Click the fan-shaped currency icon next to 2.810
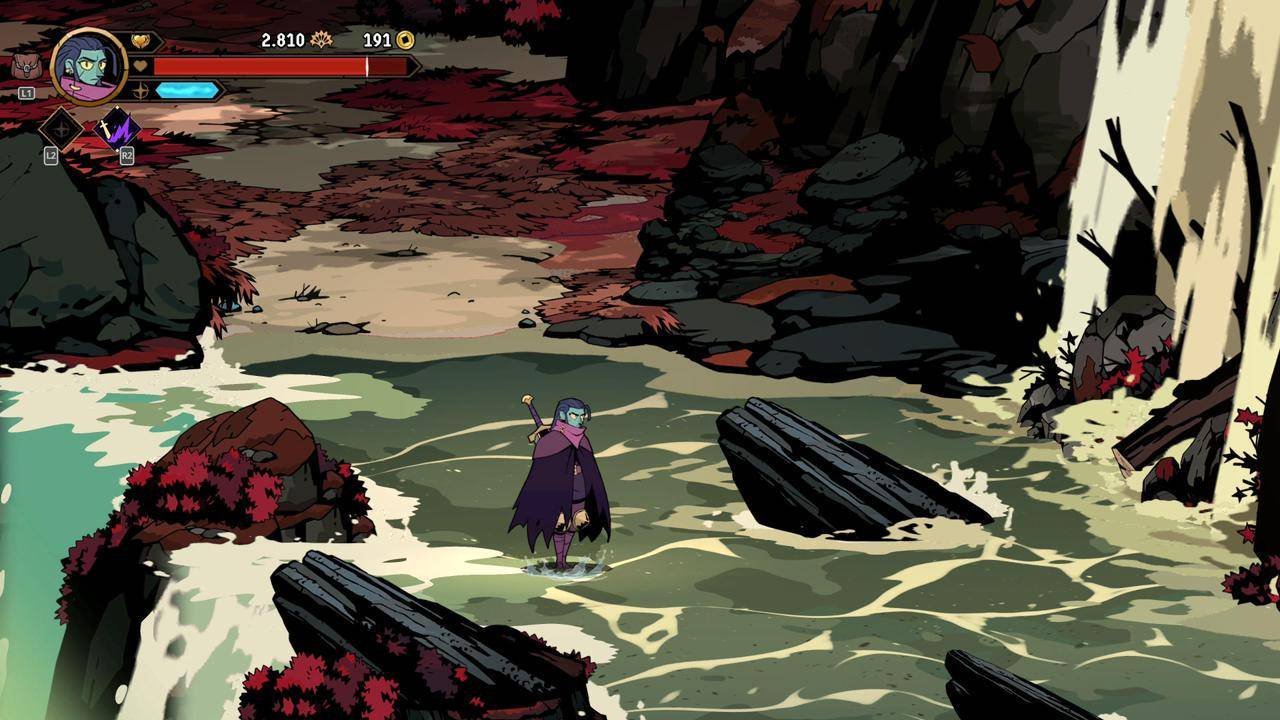 [x=322, y=40]
